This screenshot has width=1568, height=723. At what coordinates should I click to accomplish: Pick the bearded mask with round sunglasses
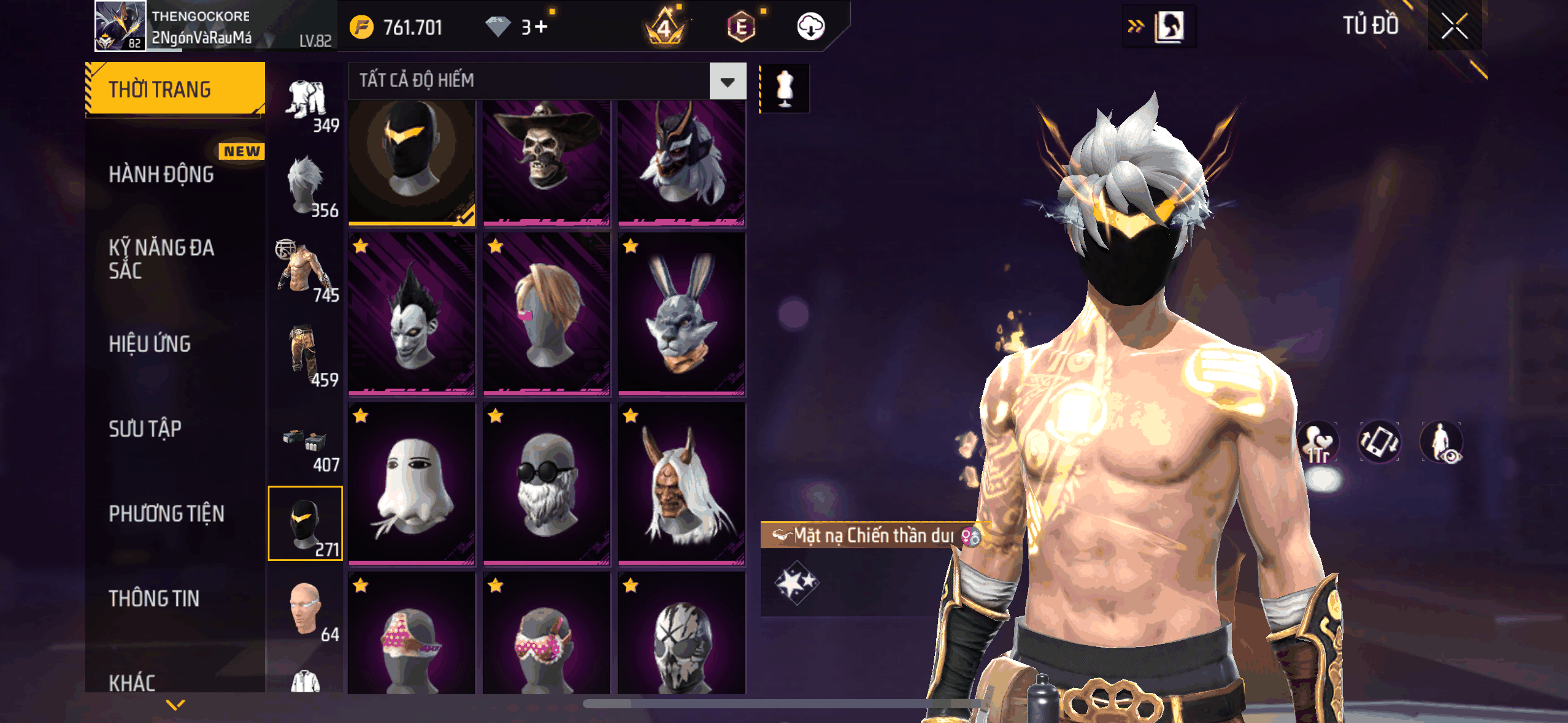click(x=546, y=484)
